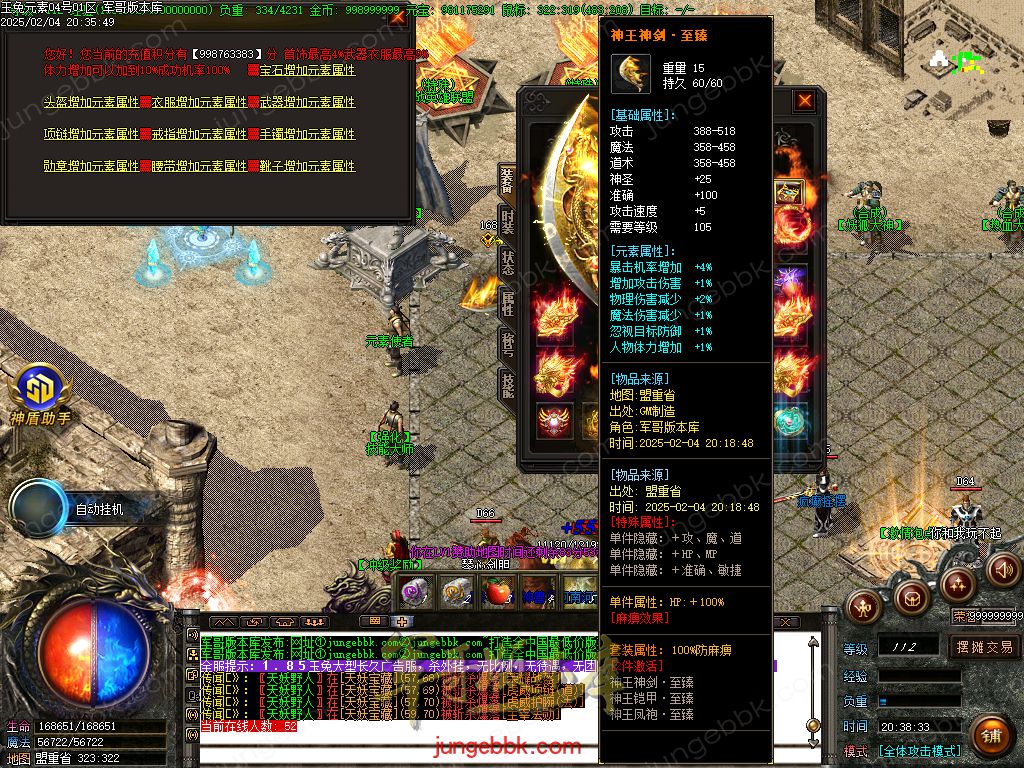Choose 腰带增加元素属性 link
The height and width of the screenshot is (768, 1024).
pos(199,166)
